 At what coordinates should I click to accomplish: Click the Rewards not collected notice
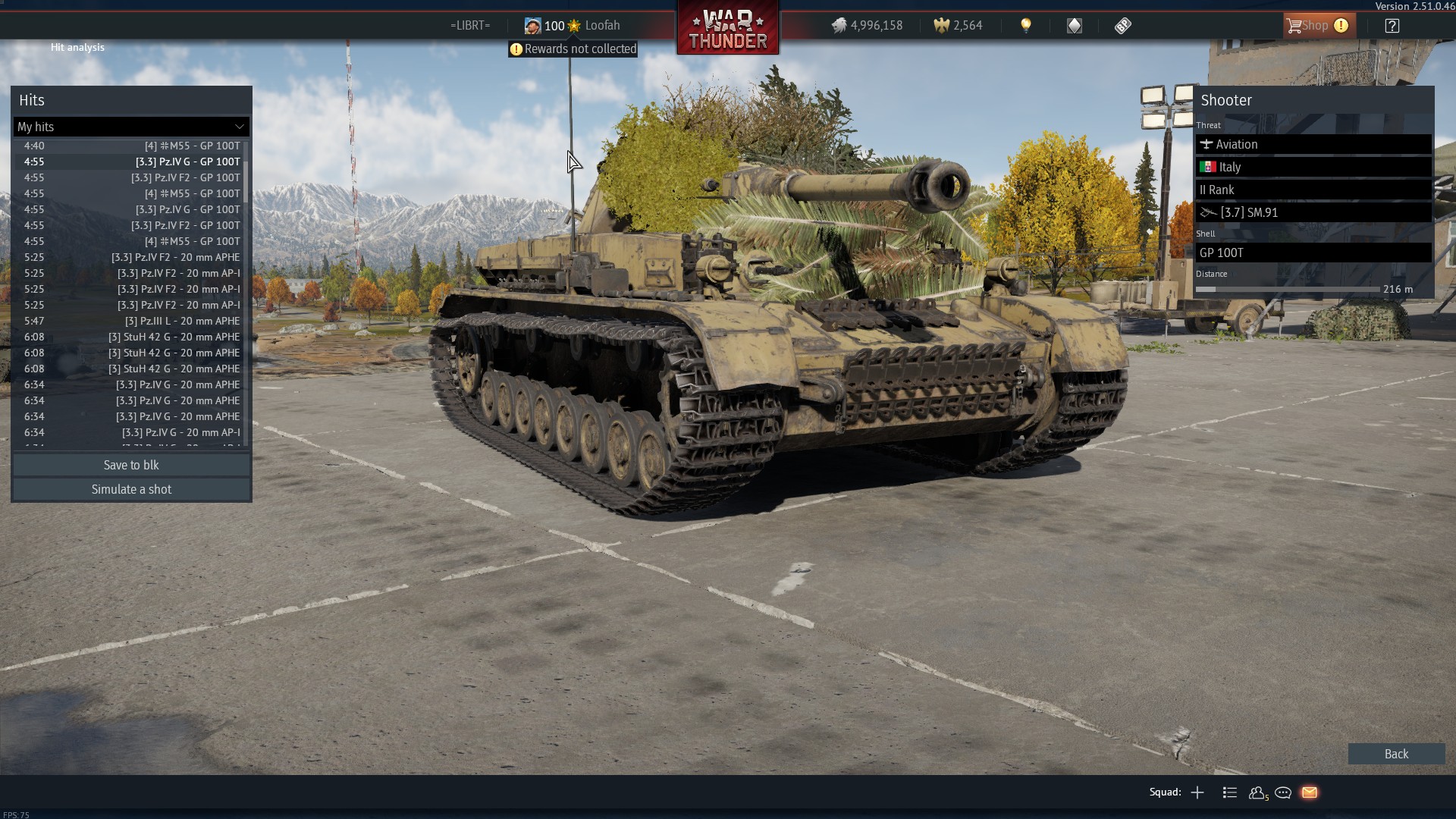573,49
